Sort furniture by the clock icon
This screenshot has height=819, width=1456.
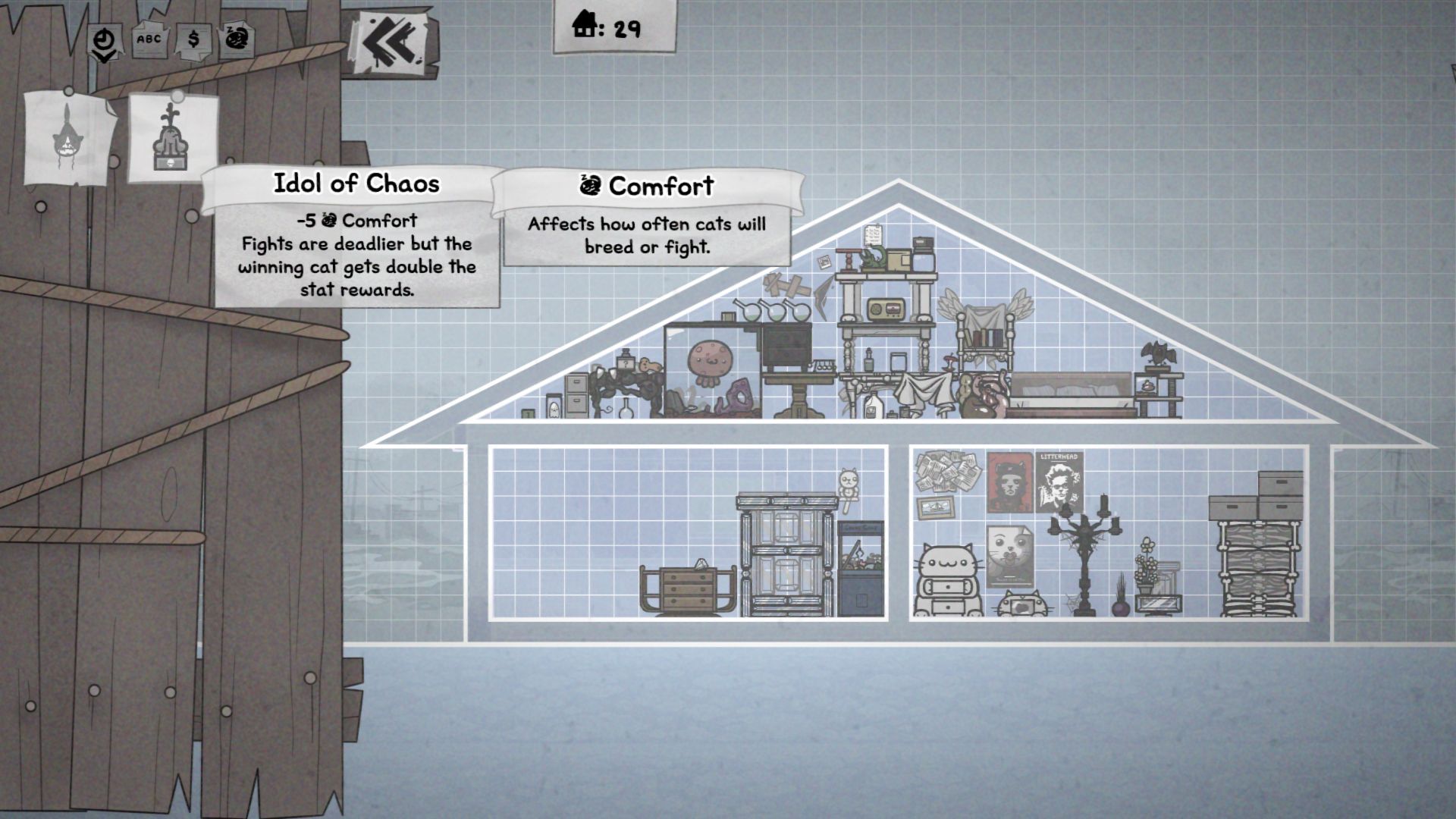[104, 40]
